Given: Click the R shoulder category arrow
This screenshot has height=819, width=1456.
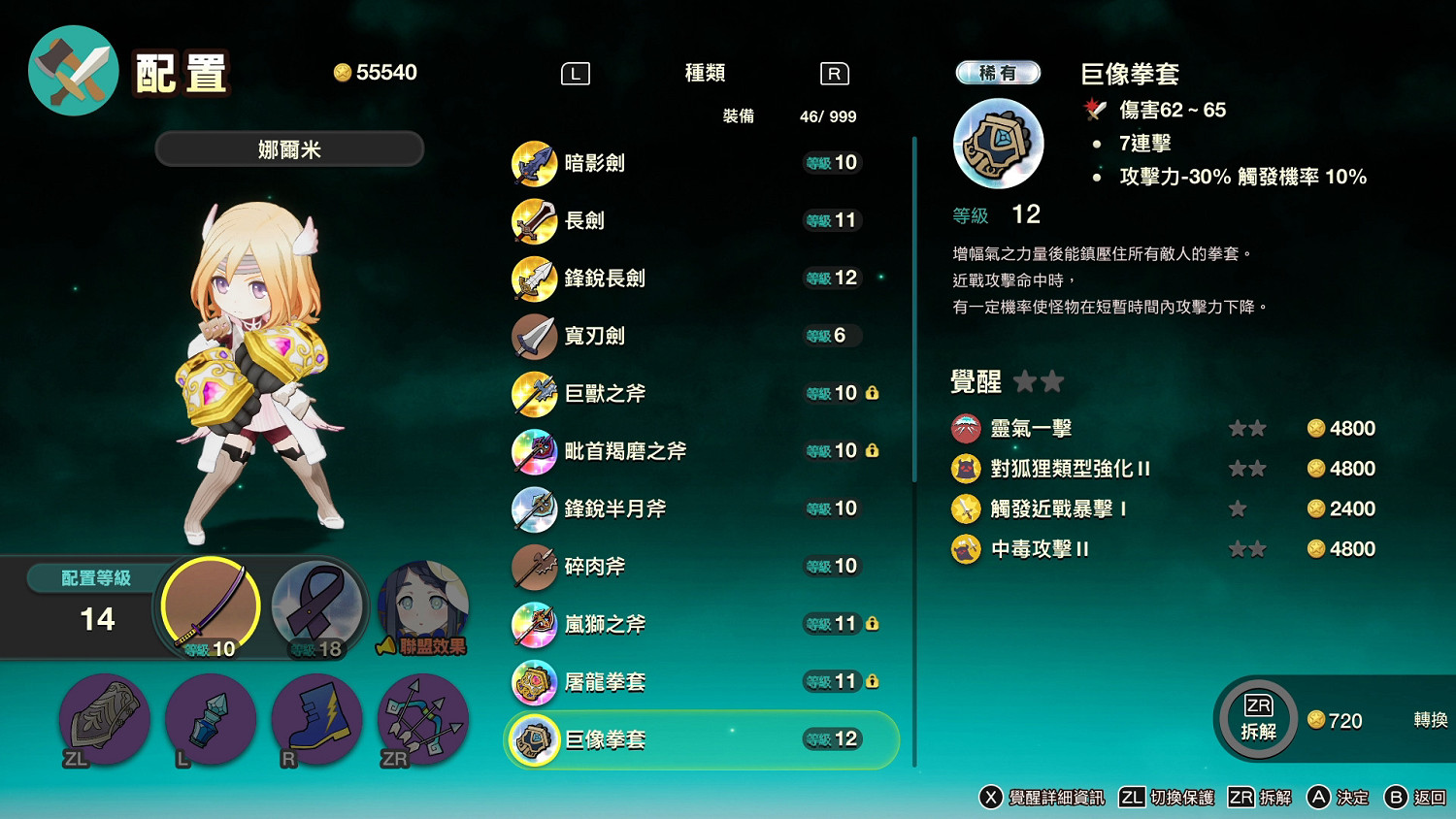Looking at the screenshot, I should click(833, 73).
